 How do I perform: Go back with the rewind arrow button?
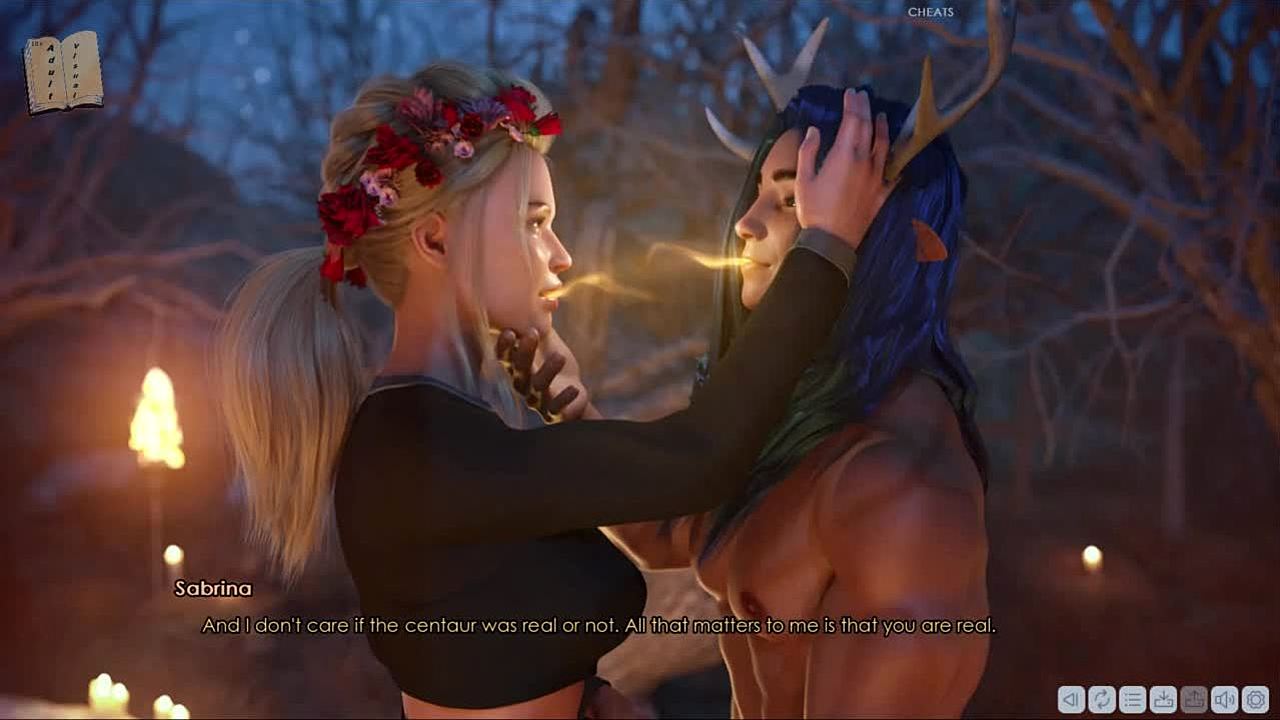pos(1071,699)
